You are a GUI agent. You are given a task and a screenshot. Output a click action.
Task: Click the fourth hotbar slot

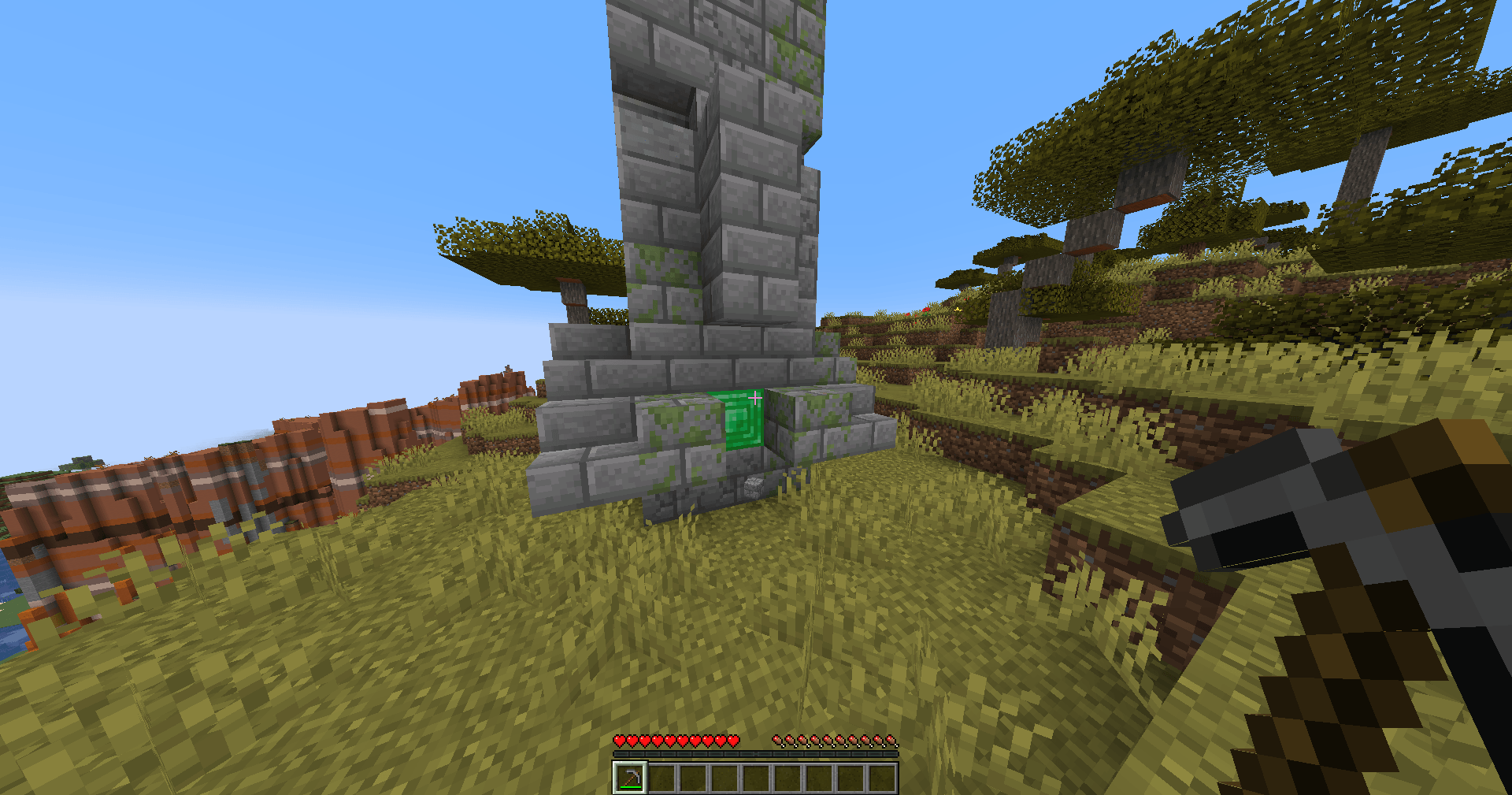724,779
